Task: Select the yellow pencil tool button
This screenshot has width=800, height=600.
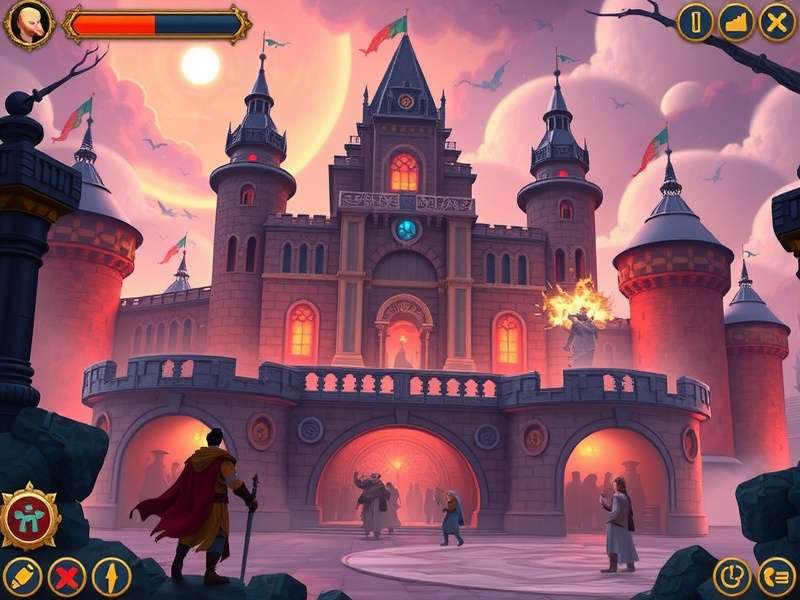Action: pyautogui.click(x=22, y=577)
